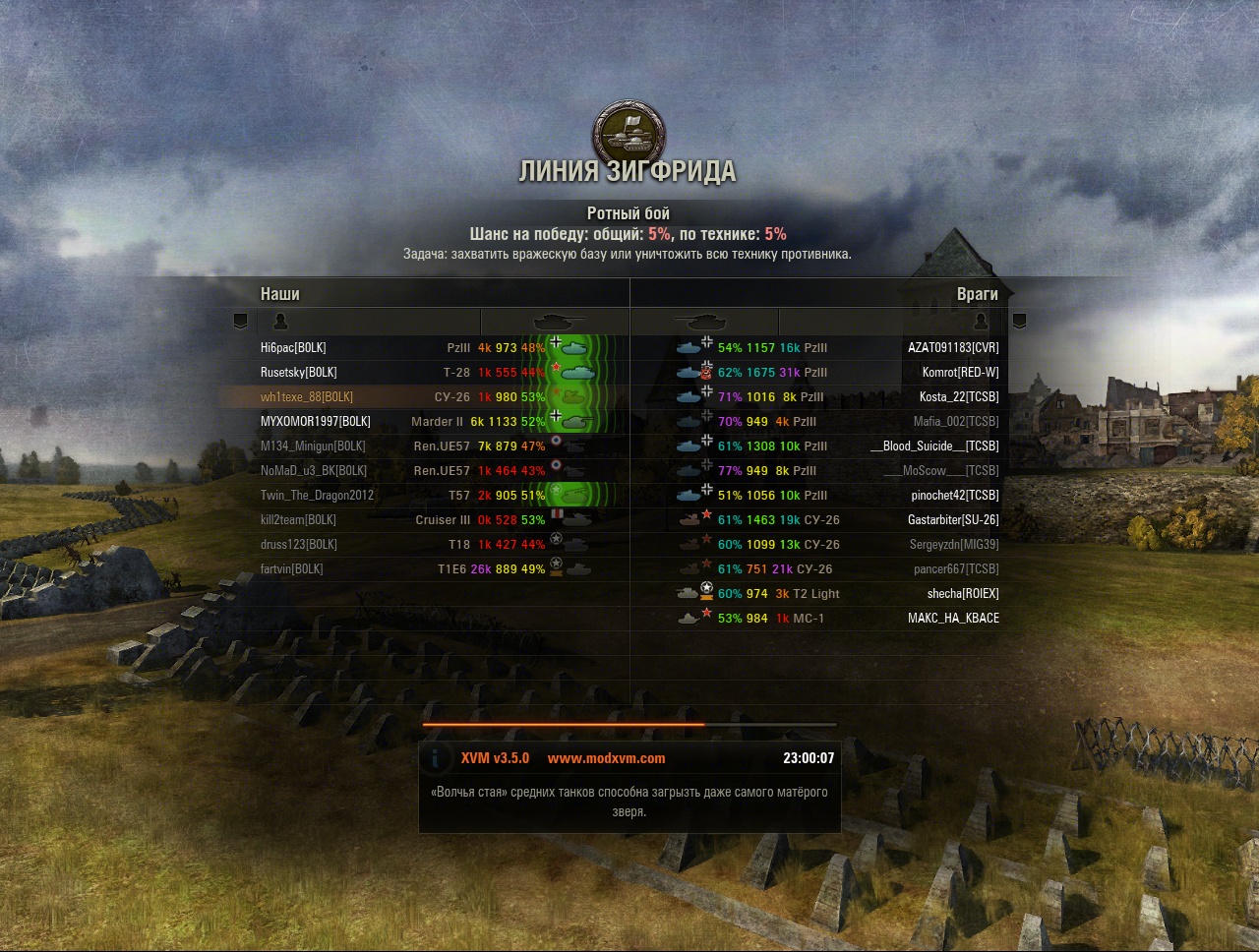This screenshot has width=1259, height=952.
Task: Select shecha's T2 Light row
Action: point(962,594)
